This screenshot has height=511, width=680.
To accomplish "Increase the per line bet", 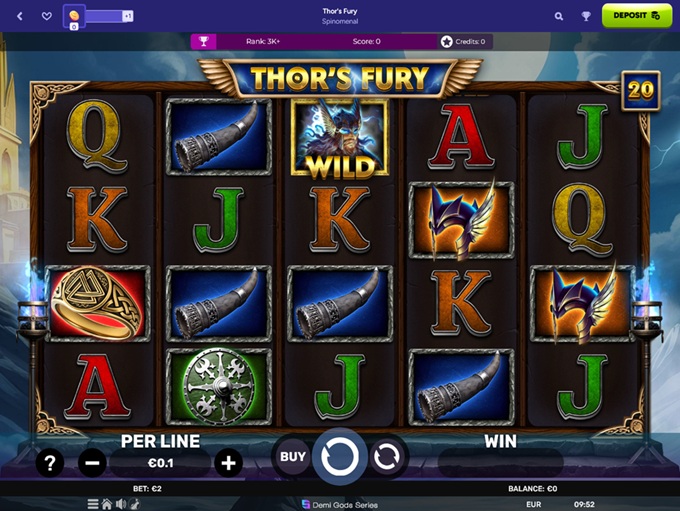I will [x=228, y=462].
